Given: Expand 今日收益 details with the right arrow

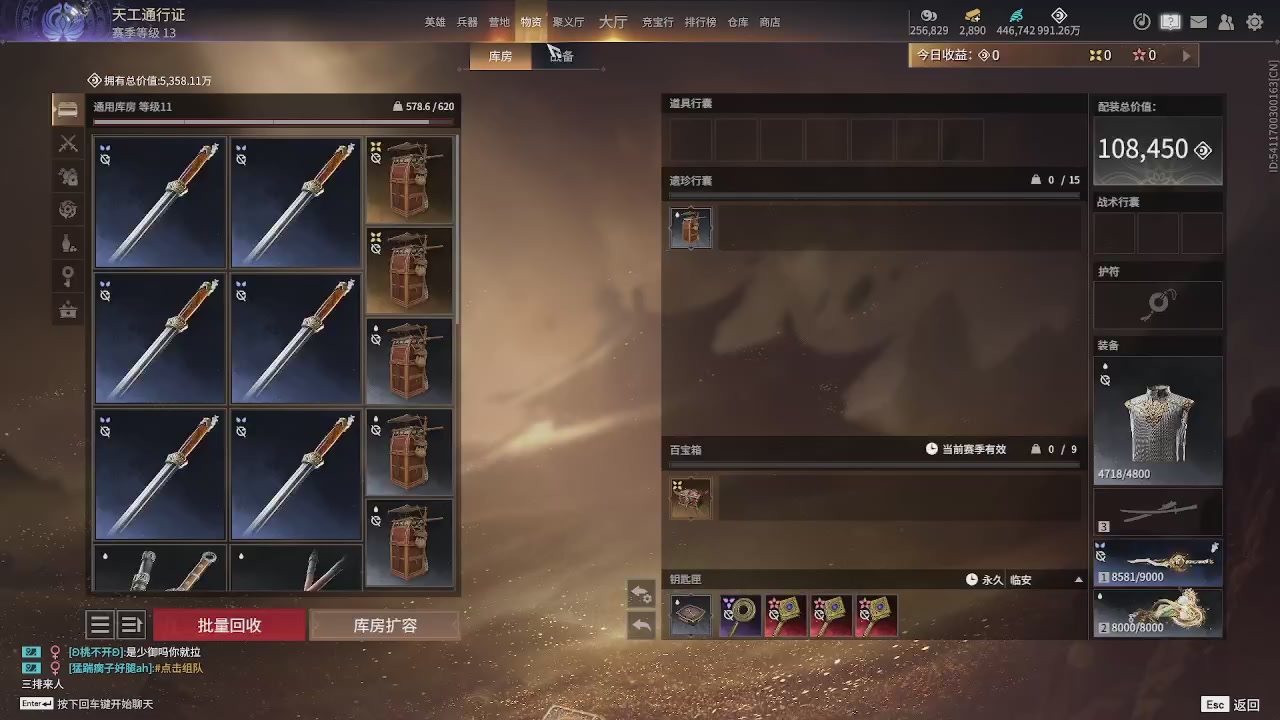Looking at the screenshot, I should click(1186, 55).
